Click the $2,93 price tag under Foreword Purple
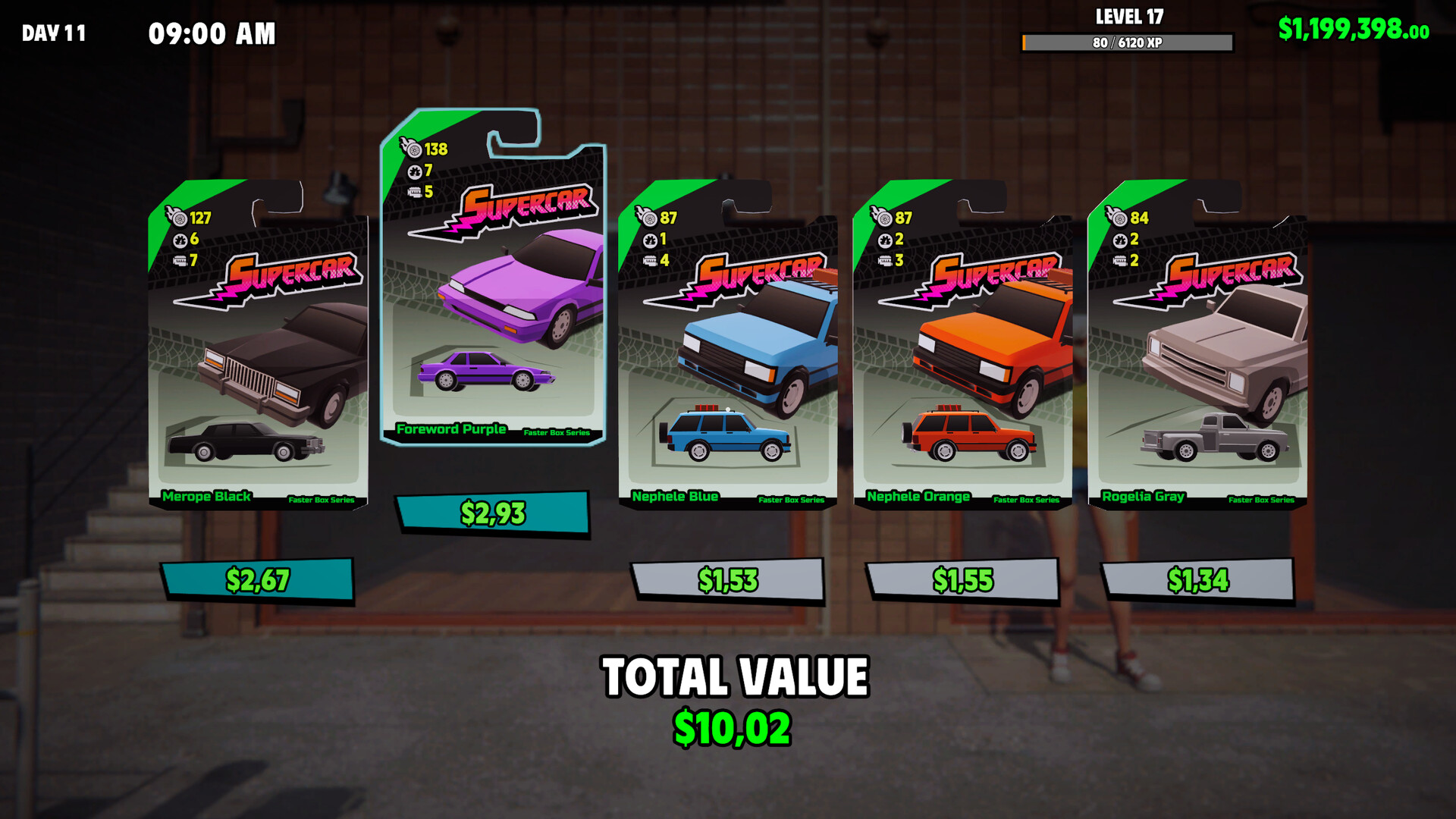The width and height of the screenshot is (1456, 819). click(493, 513)
